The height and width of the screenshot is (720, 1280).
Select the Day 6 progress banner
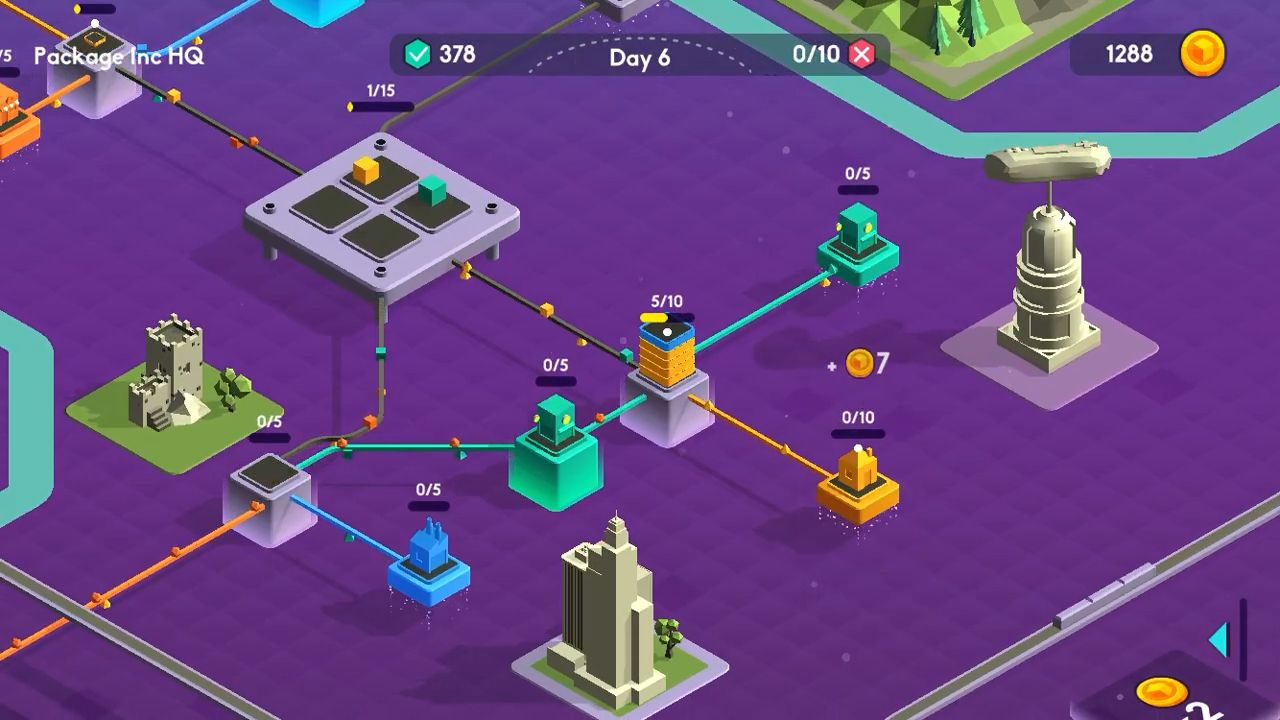(x=641, y=58)
